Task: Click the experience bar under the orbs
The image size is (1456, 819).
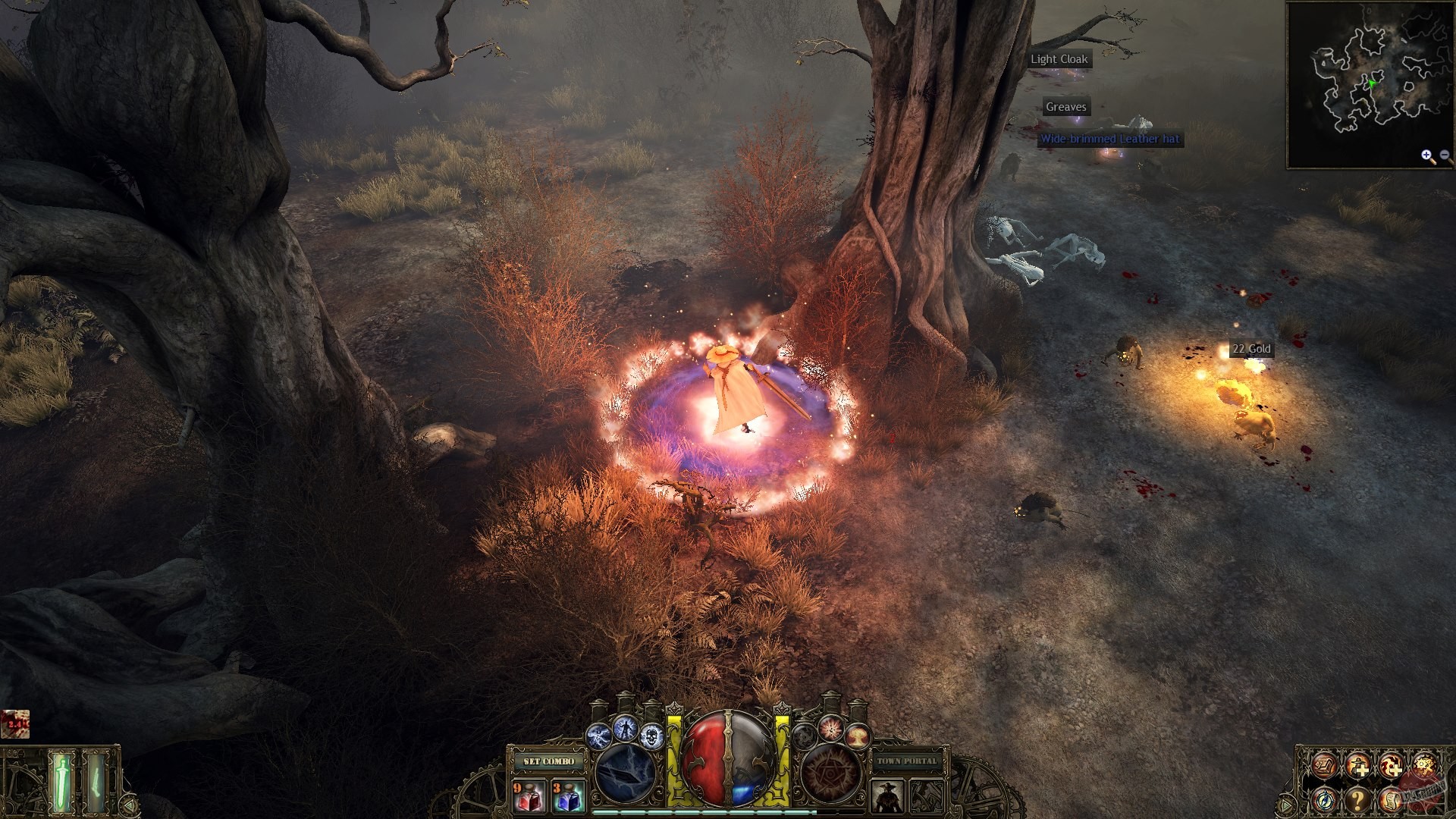Action: click(726, 812)
